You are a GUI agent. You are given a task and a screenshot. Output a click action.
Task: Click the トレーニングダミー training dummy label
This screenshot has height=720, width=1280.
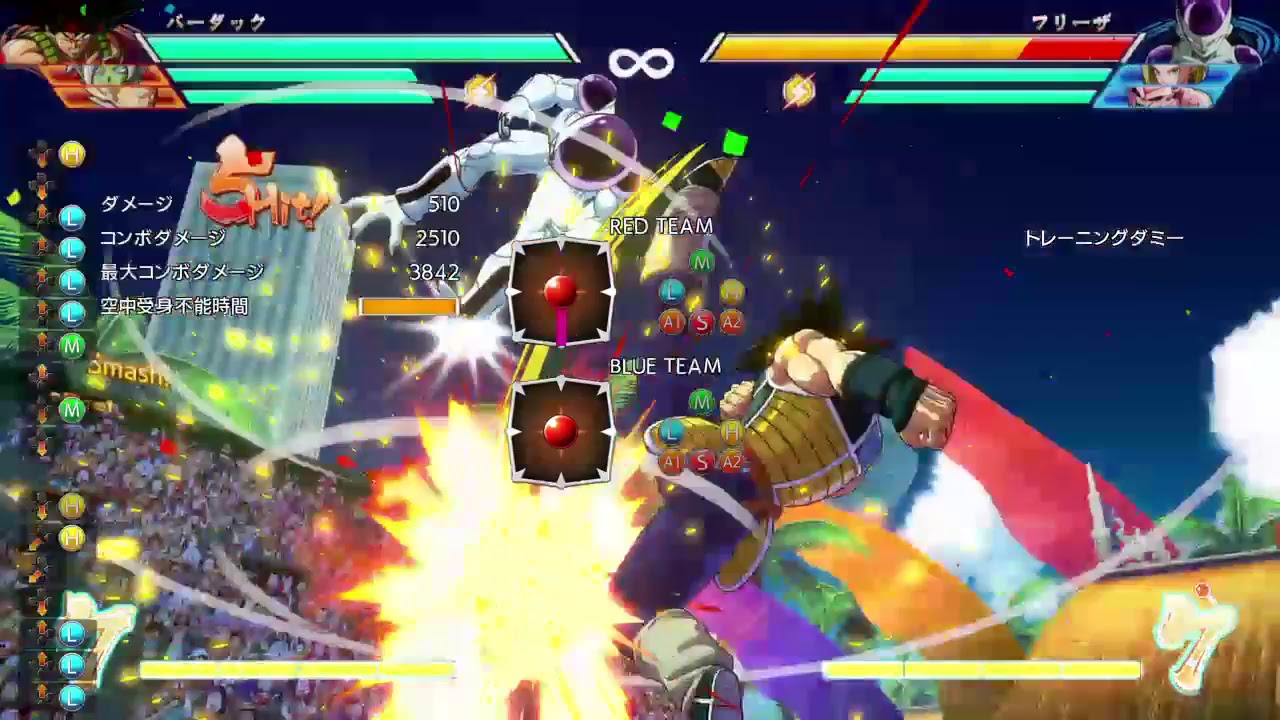point(1104,238)
